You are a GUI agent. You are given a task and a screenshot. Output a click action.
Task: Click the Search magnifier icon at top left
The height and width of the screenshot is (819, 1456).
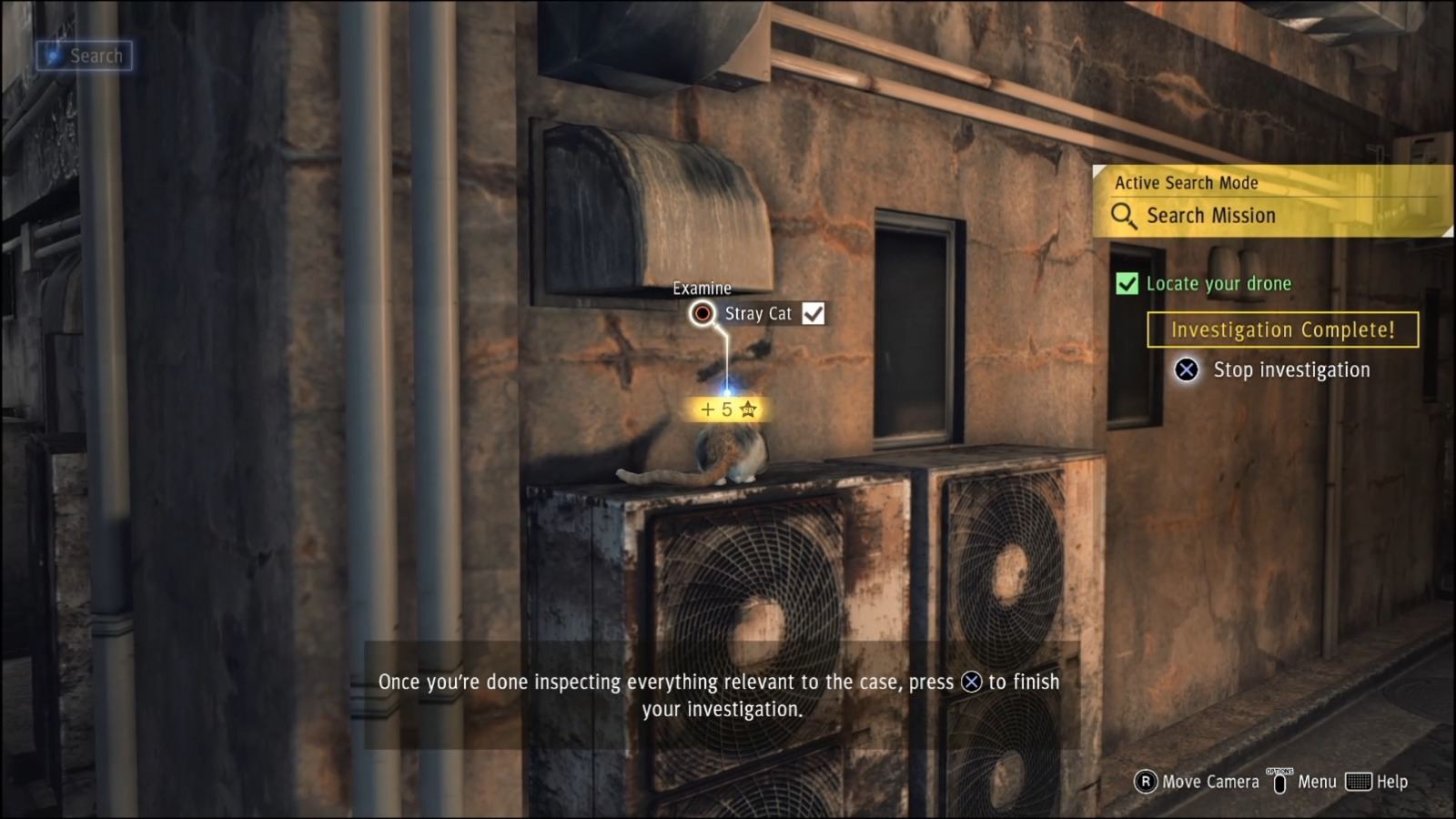pos(52,55)
